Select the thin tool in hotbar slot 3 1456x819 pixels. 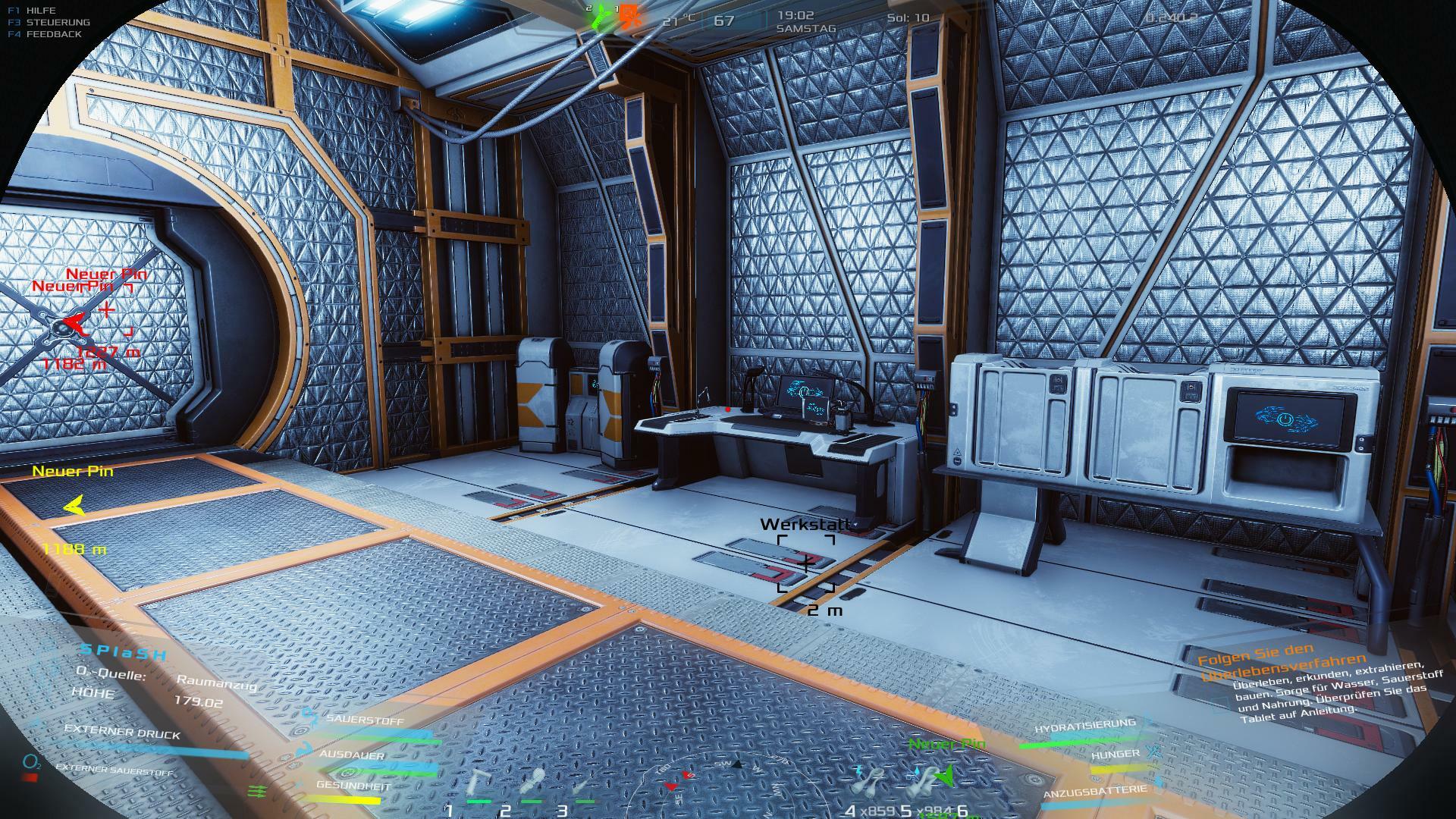click(584, 785)
